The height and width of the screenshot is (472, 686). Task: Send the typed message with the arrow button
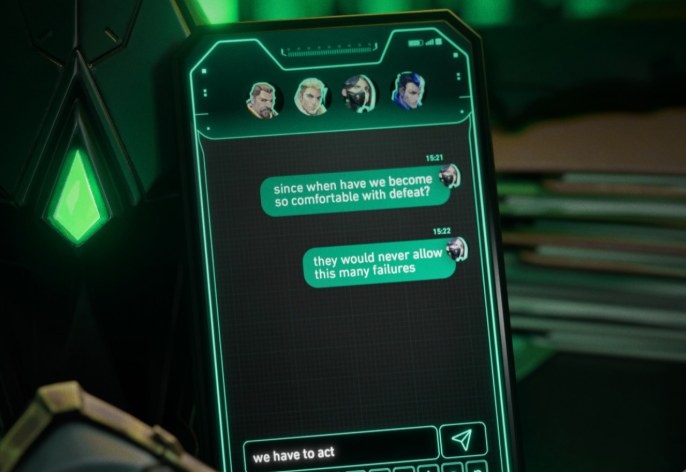[462, 440]
